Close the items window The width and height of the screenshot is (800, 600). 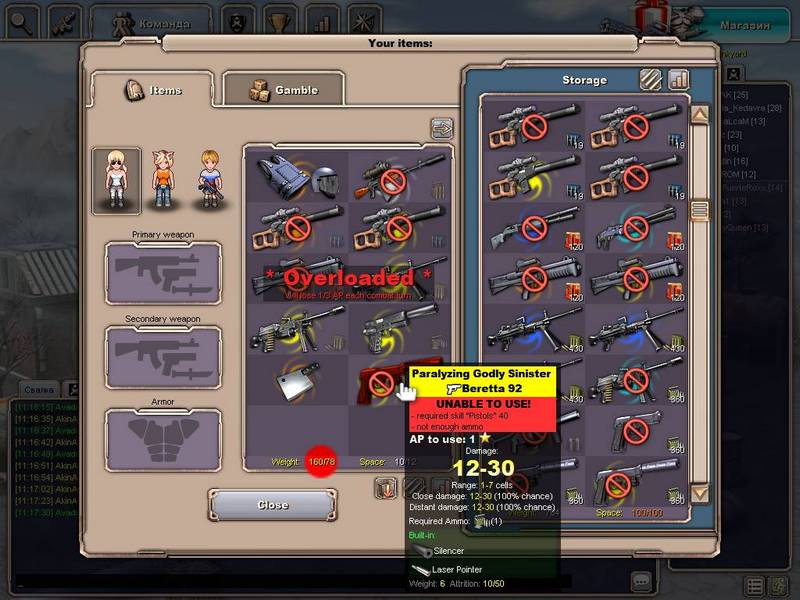pos(272,505)
